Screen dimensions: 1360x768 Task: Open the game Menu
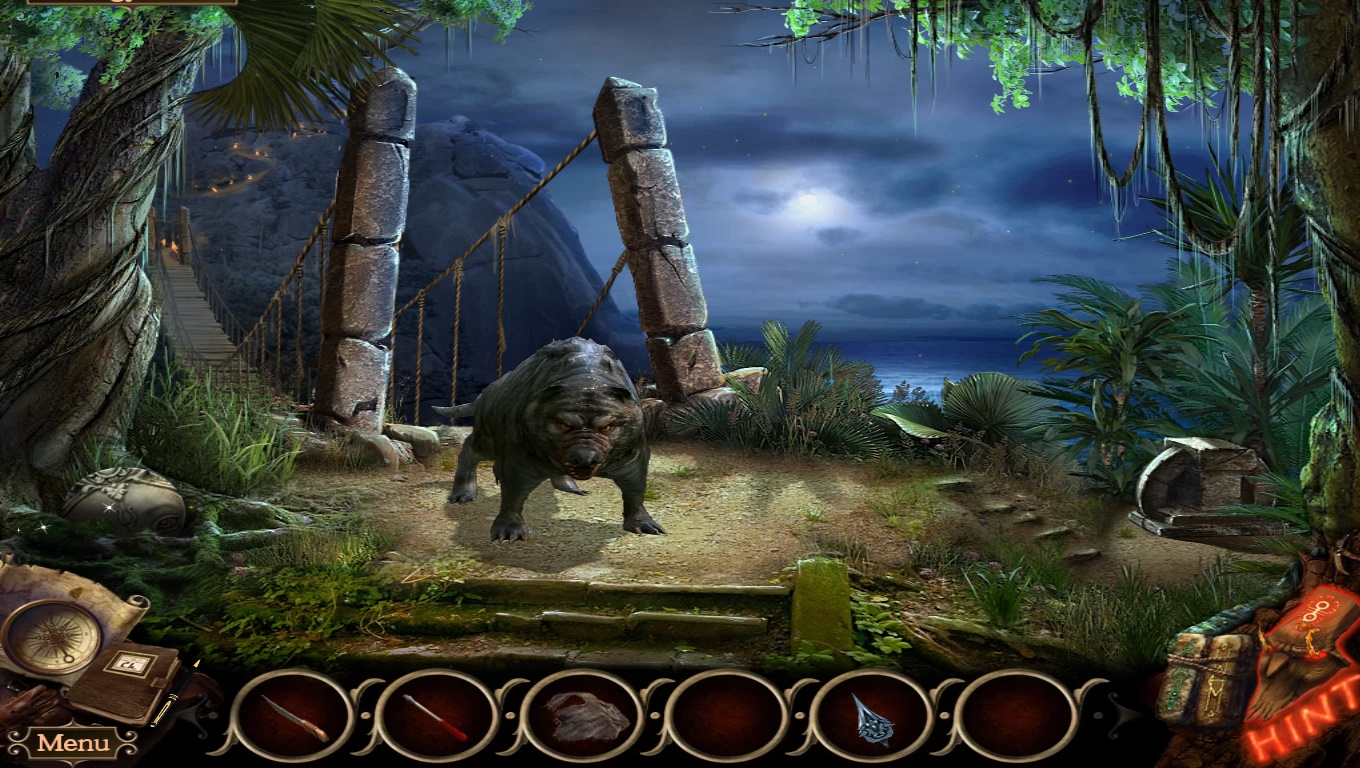click(73, 743)
